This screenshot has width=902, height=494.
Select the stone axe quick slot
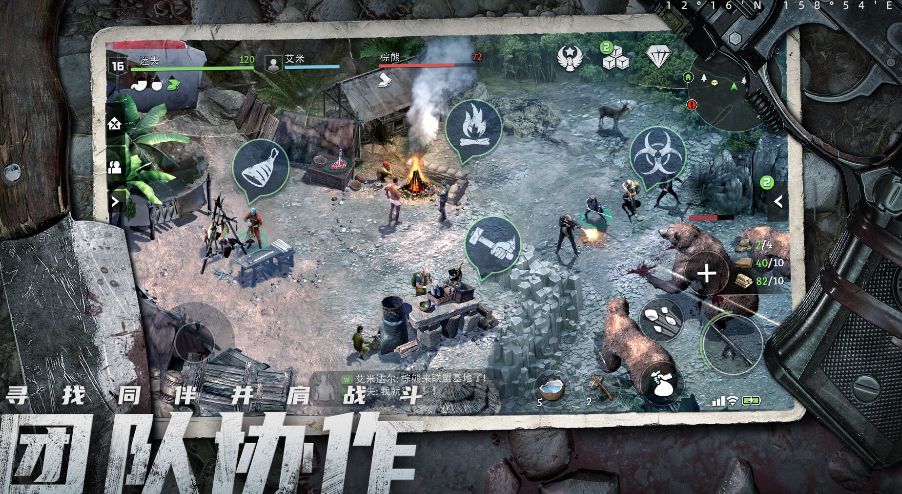tap(599, 386)
